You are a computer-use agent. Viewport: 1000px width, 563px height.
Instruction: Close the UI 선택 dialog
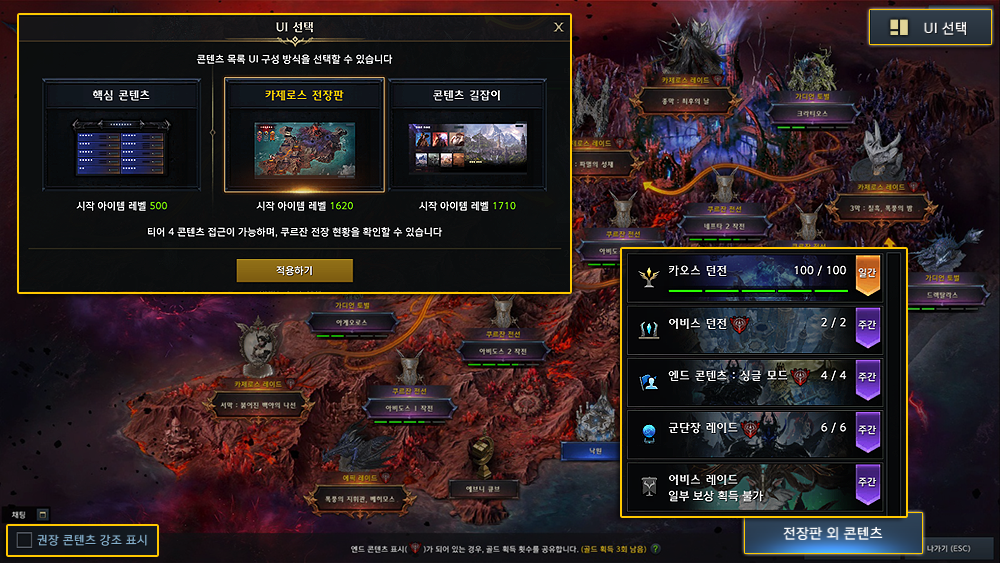point(558,27)
